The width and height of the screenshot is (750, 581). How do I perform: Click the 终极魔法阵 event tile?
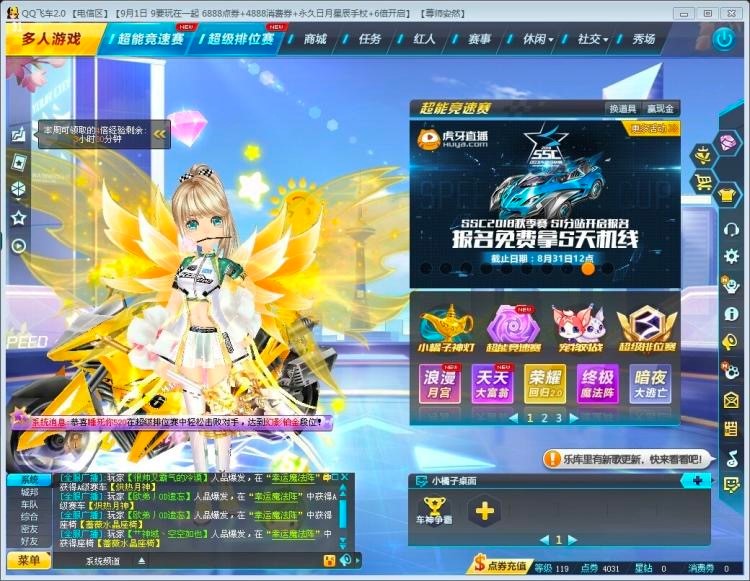[598, 384]
